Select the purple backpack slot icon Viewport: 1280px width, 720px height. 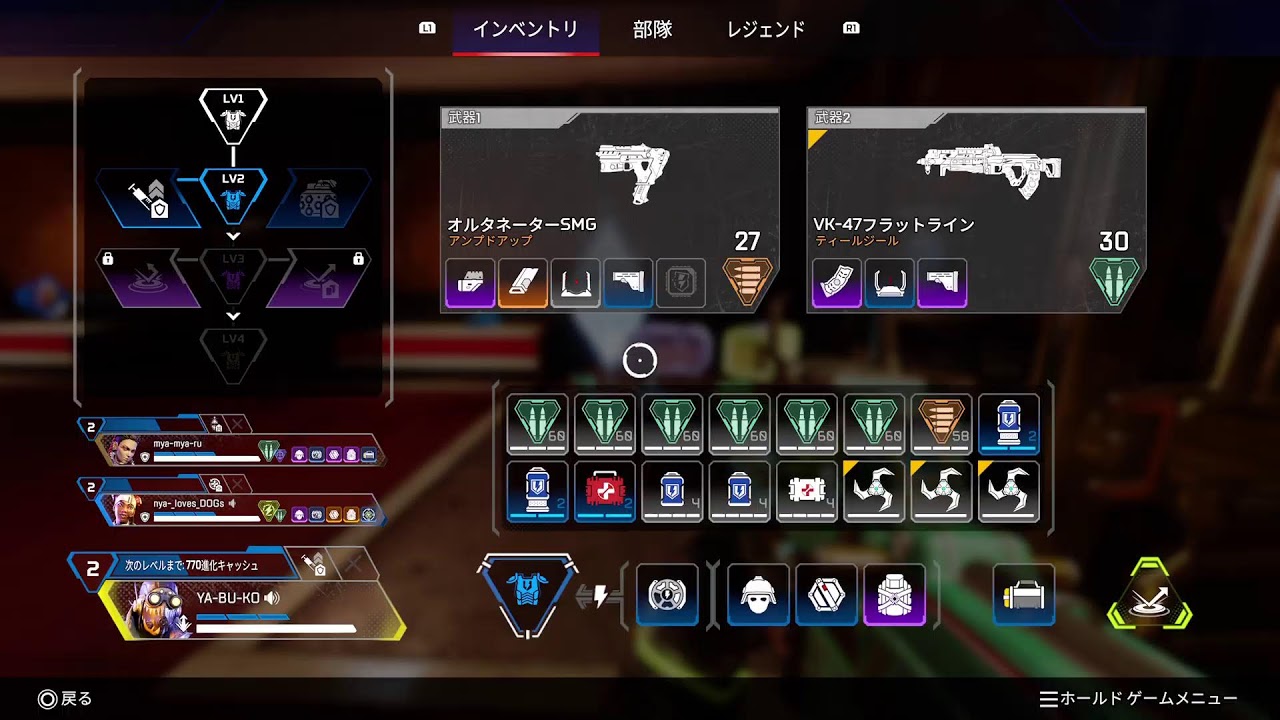coord(894,595)
